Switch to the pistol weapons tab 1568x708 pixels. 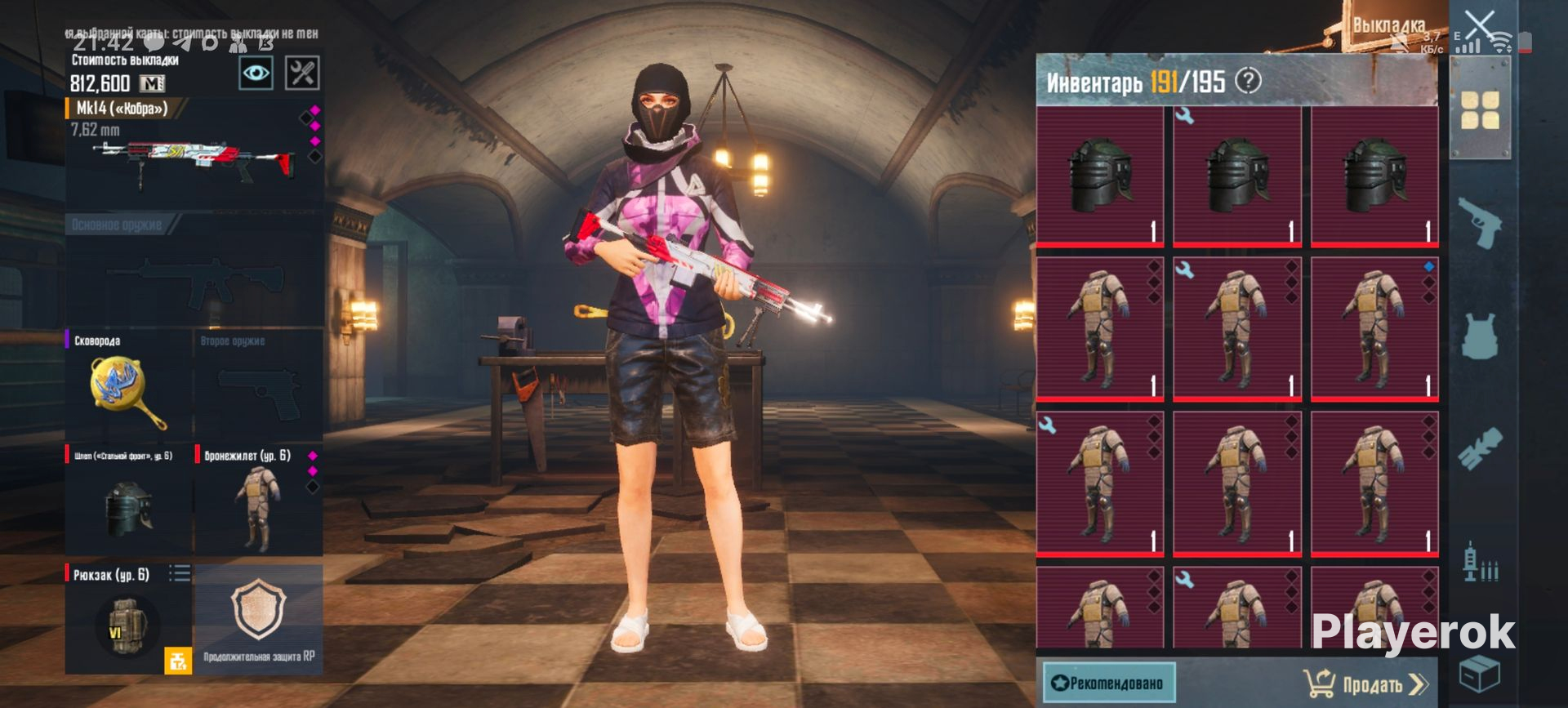pos(1479,222)
